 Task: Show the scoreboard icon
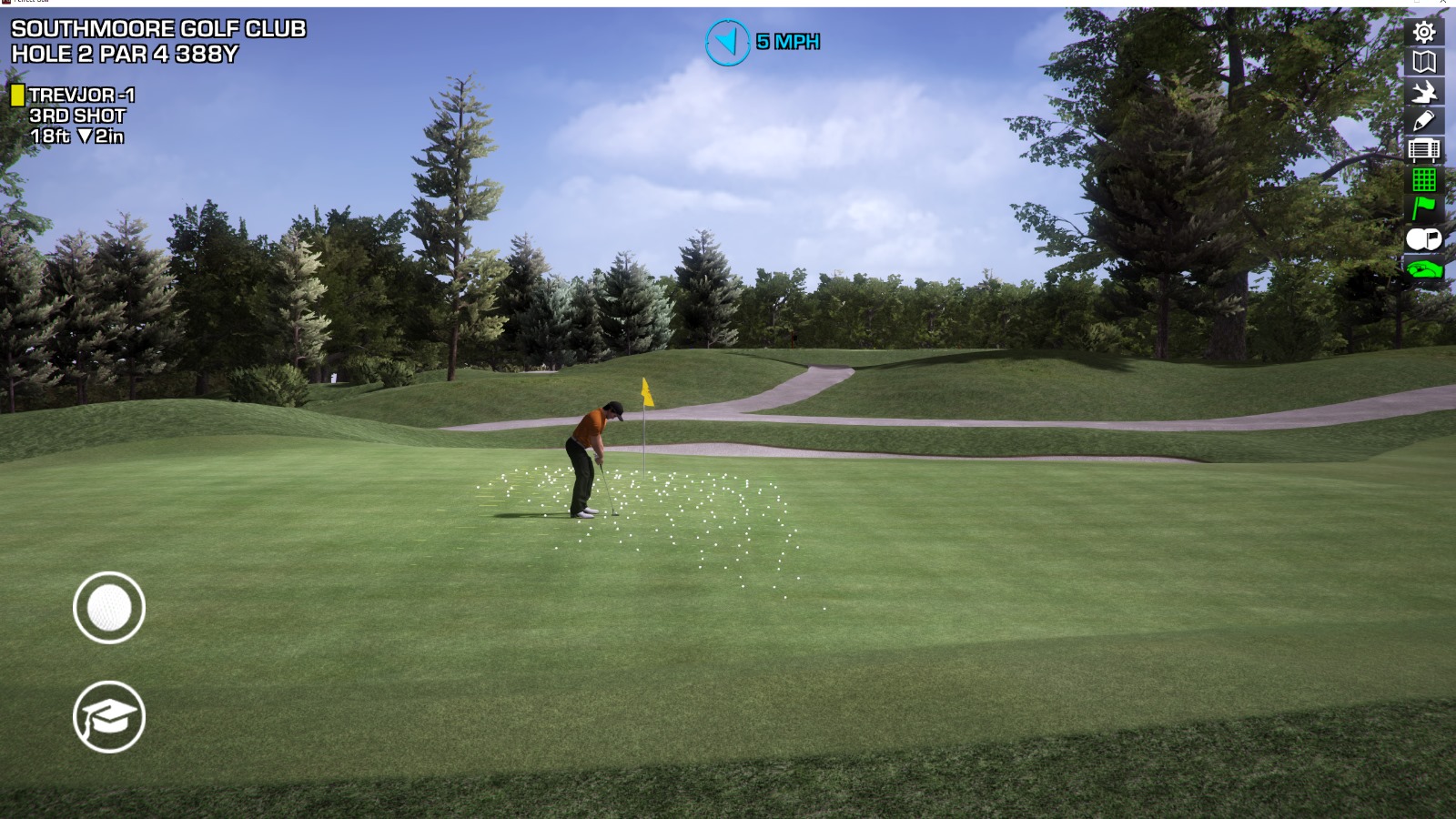click(x=1424, y=149)
